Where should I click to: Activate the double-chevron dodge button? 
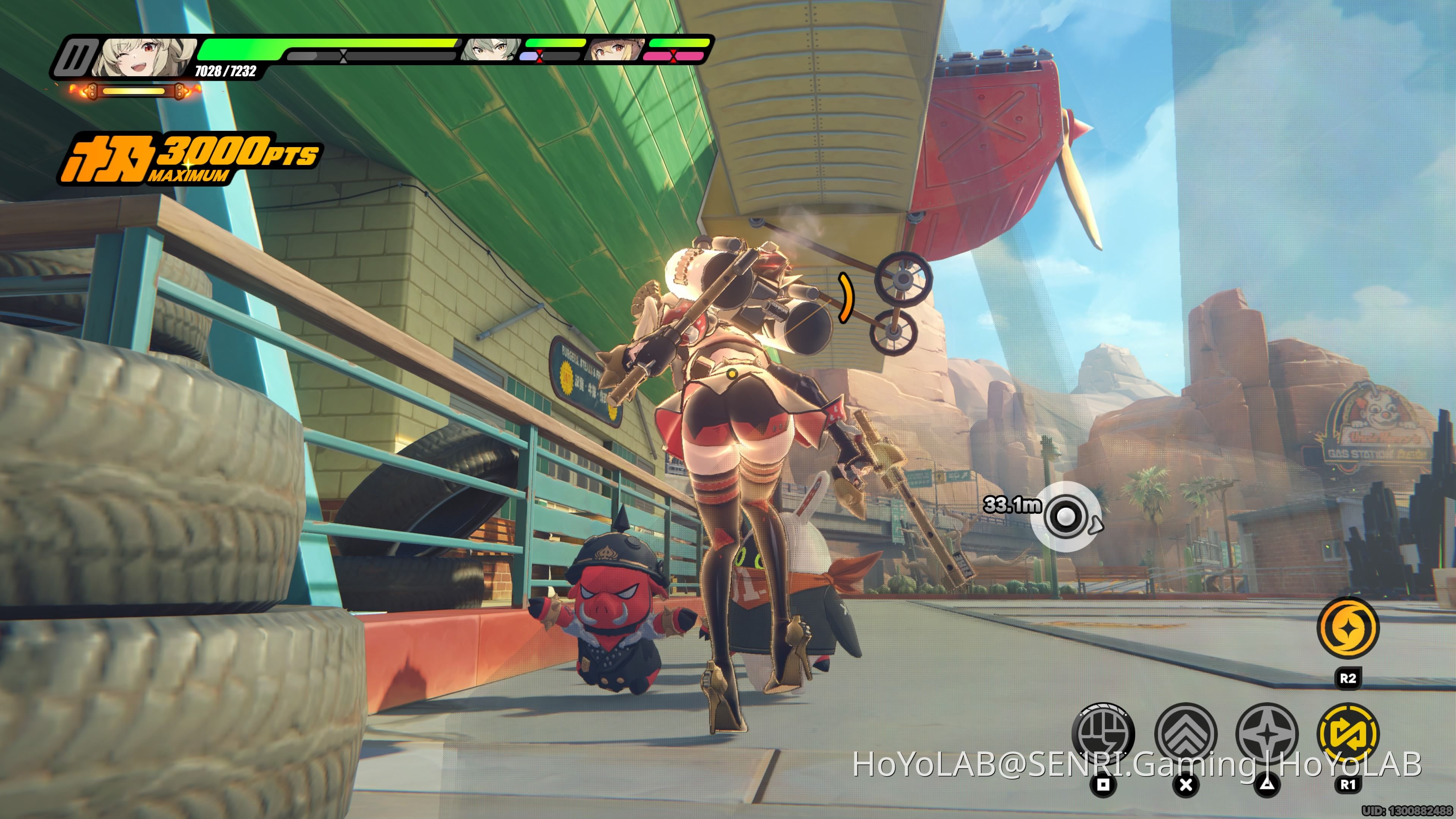1185,733
